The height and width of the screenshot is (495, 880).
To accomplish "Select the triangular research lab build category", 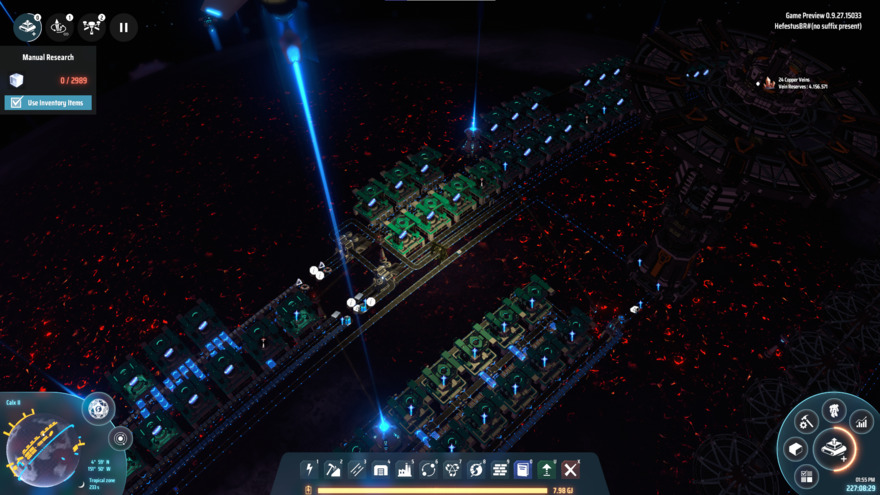I will (452, 469).
